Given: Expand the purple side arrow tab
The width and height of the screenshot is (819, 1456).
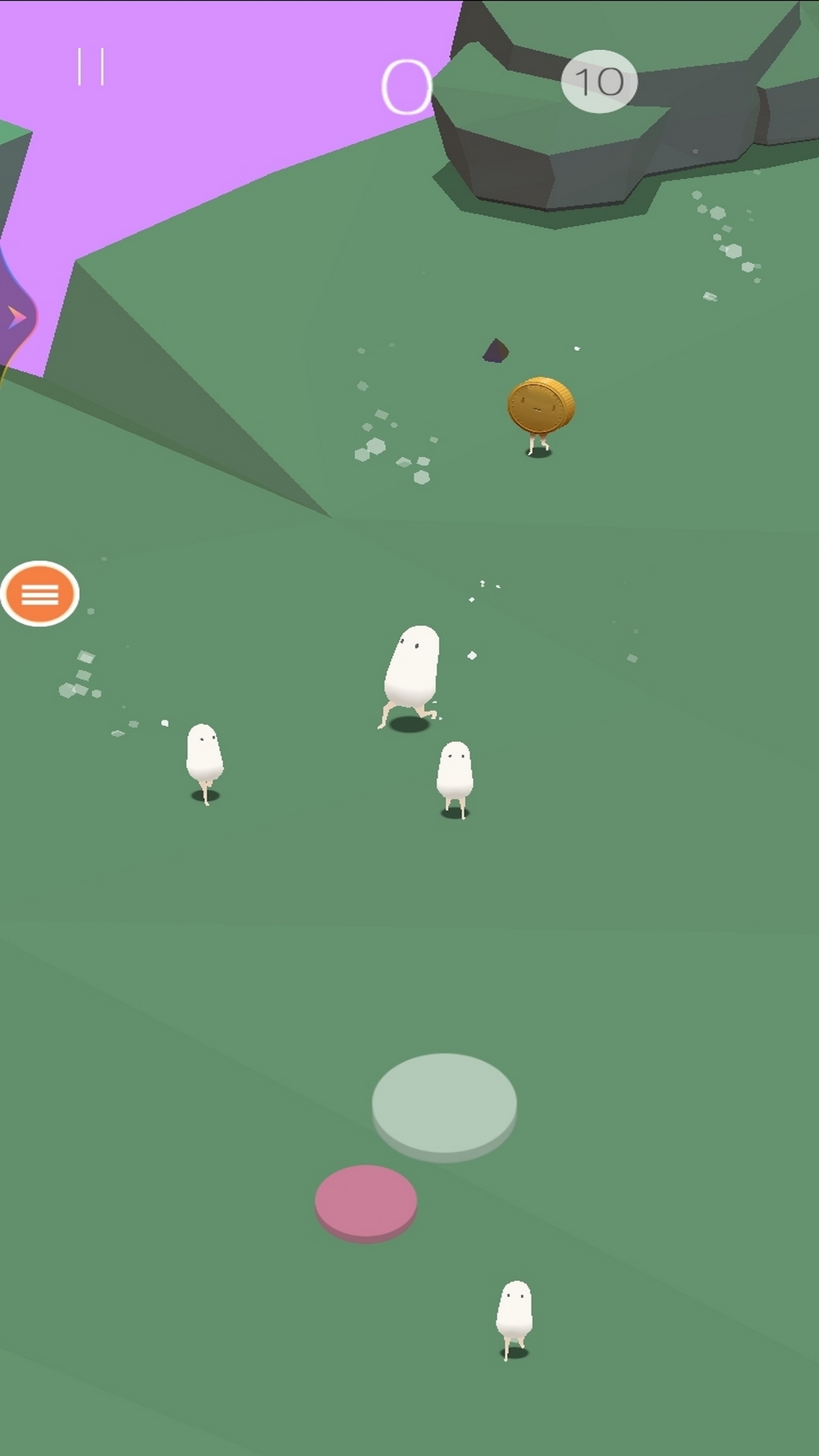Looking at the screenshot, I should (17, 317).
